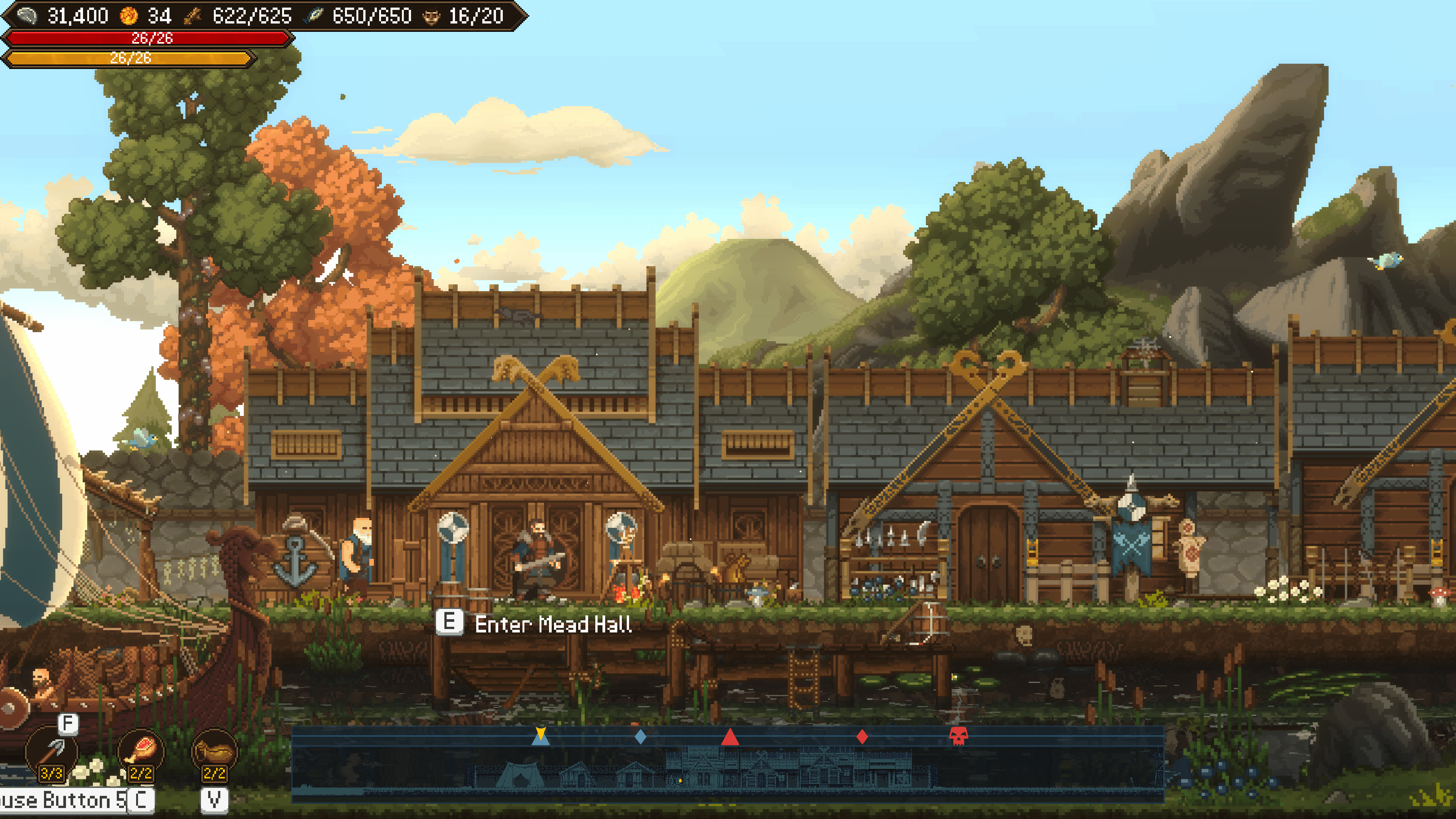Select the red diamond timeline marker

861,736
